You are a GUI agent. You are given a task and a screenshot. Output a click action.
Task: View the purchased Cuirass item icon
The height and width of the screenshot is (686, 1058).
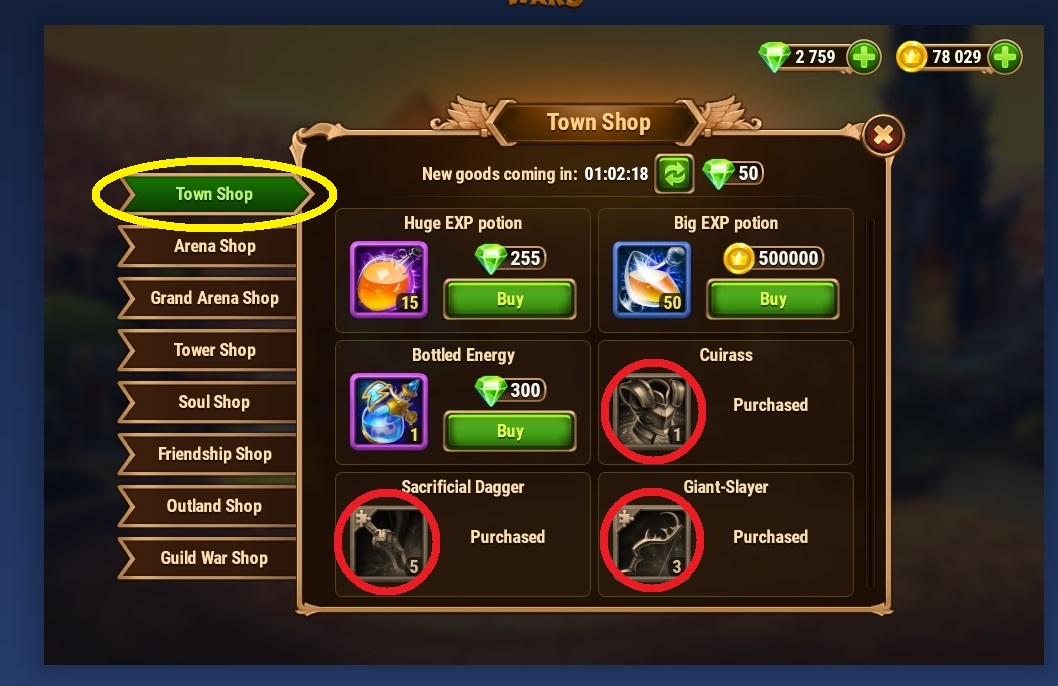651,411
